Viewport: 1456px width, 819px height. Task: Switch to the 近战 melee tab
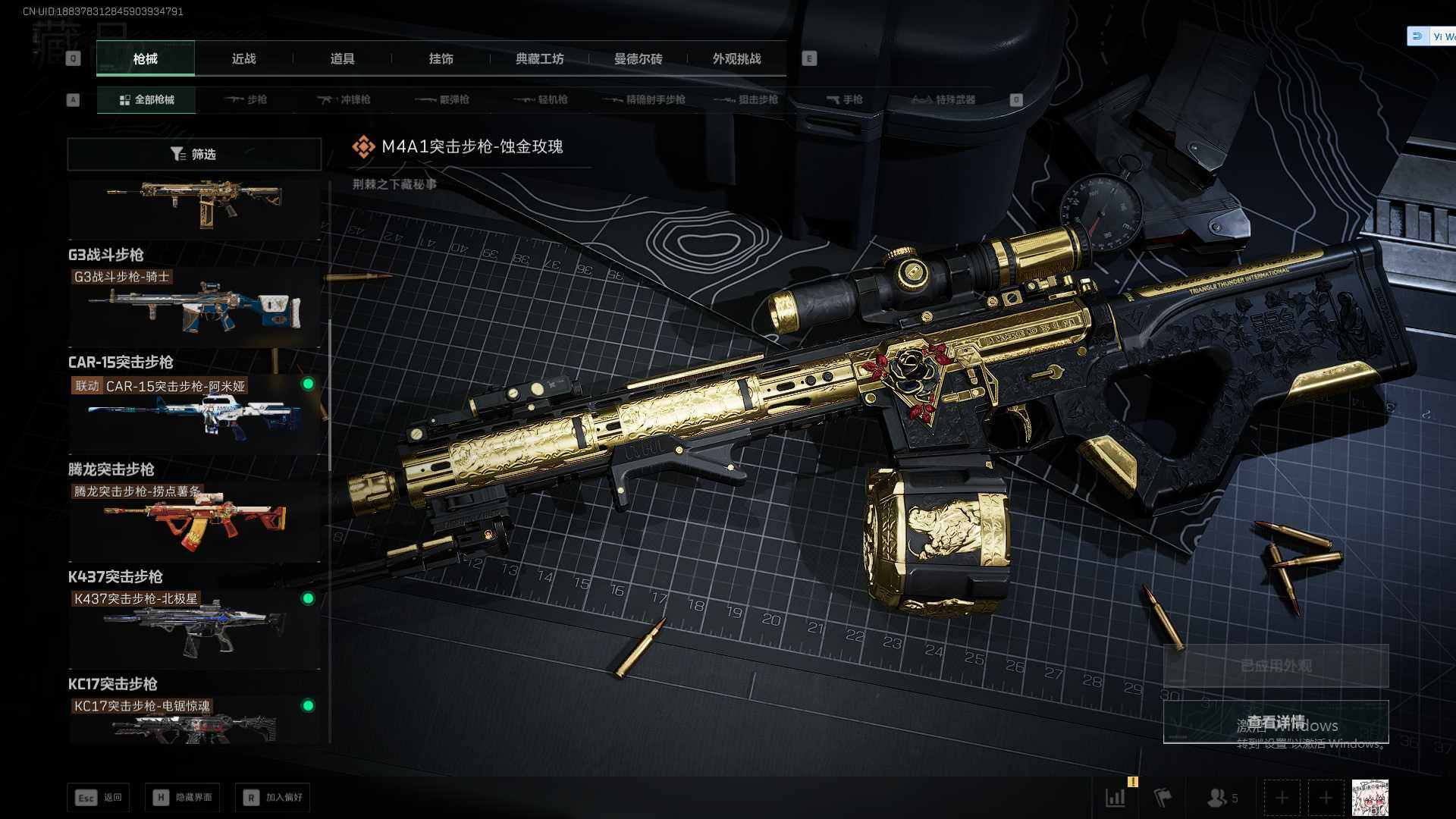tap(243, 58)
